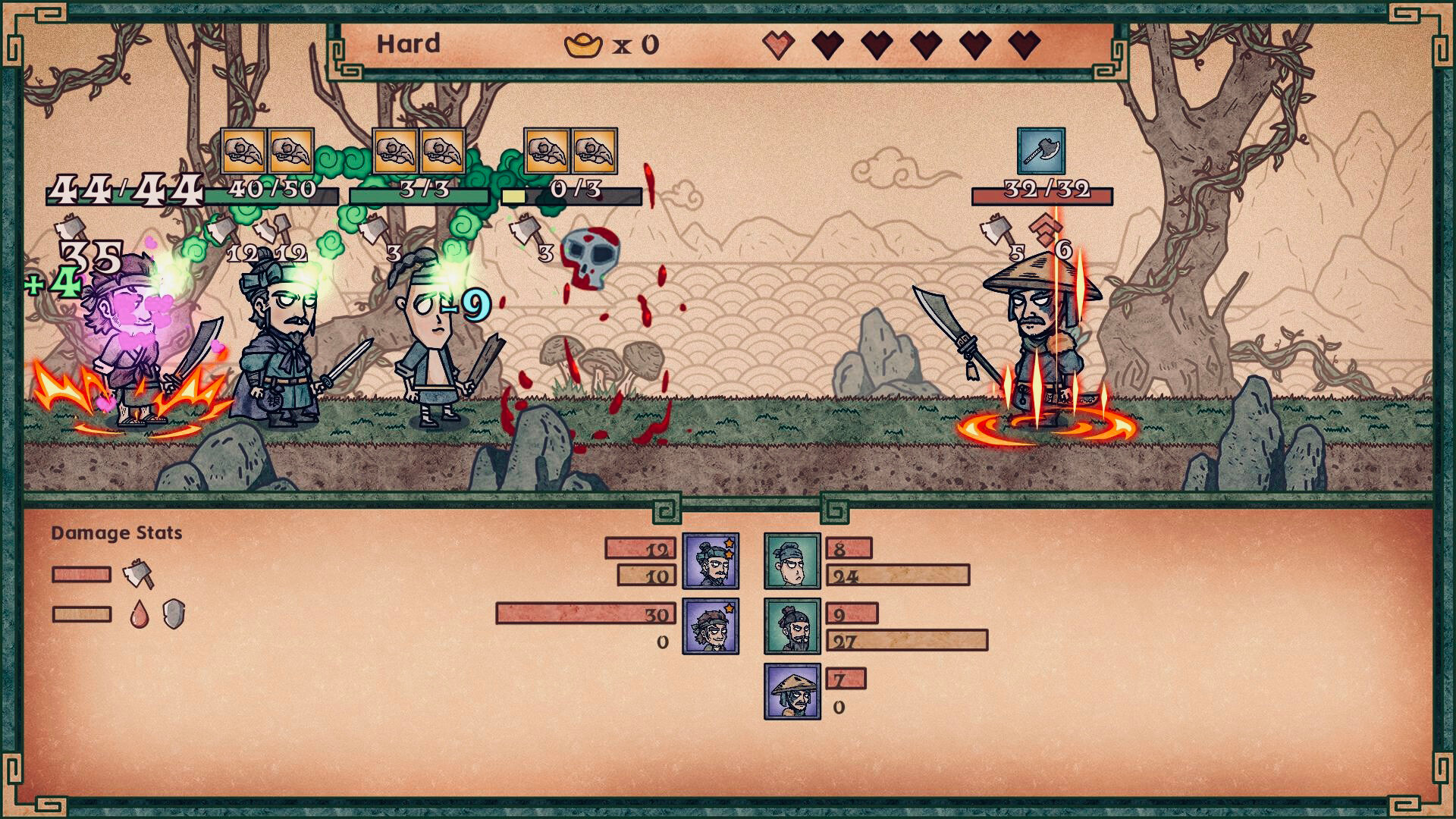Click the axe skill icon above the enemy

[x=1040, y=151]
